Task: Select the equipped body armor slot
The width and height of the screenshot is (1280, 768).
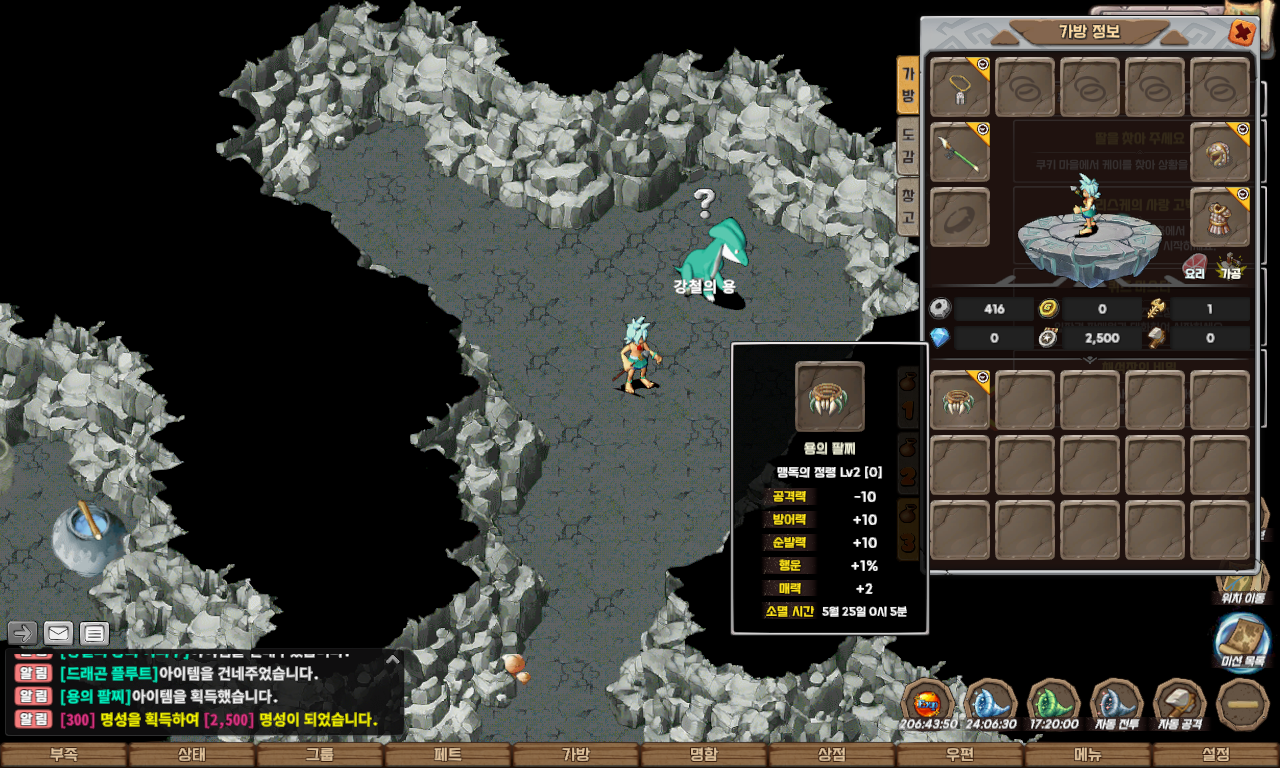Action: pyautogui.click(x=1220, y=217)
